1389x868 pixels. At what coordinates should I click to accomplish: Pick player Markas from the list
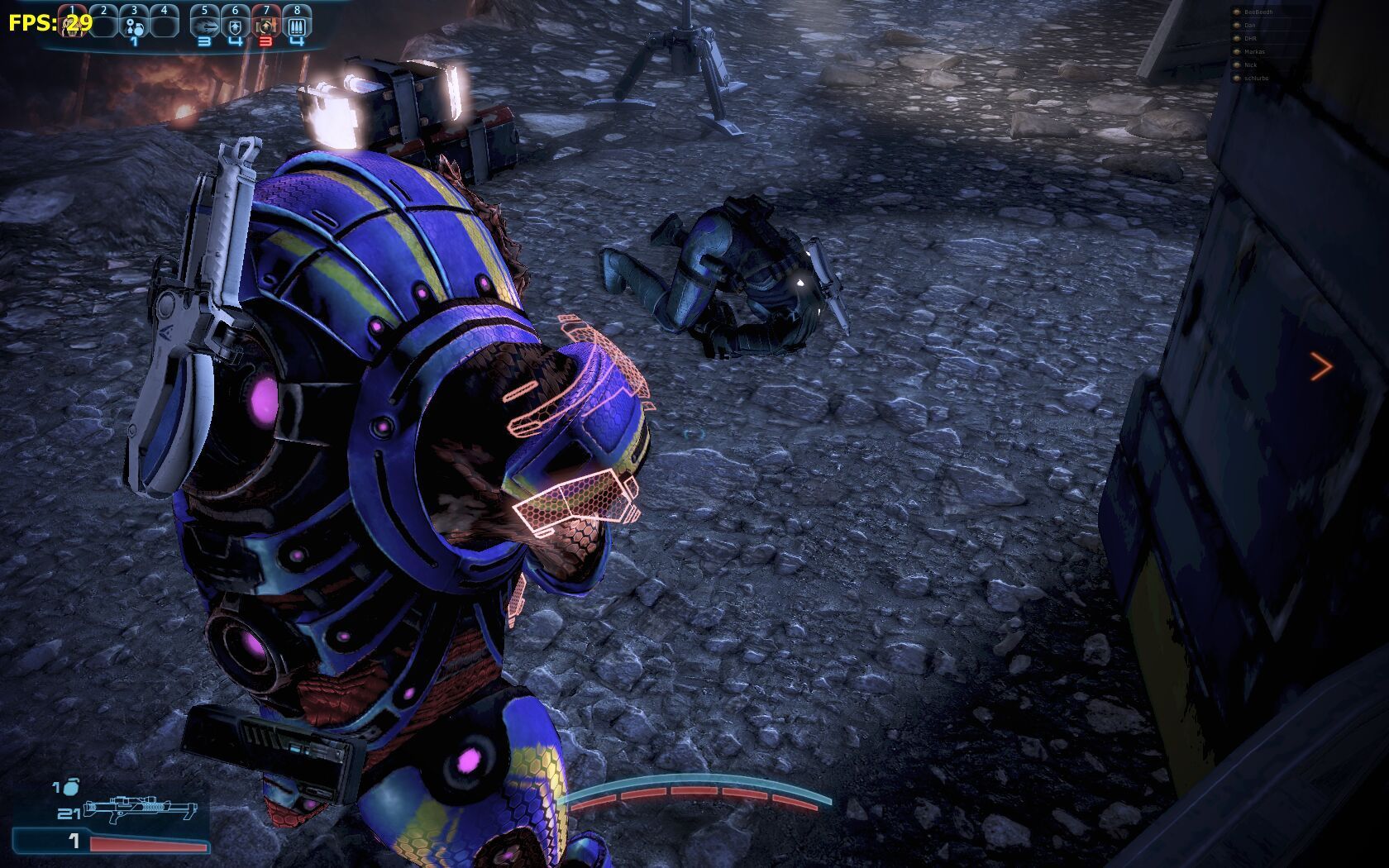[x=1254, y=52]
